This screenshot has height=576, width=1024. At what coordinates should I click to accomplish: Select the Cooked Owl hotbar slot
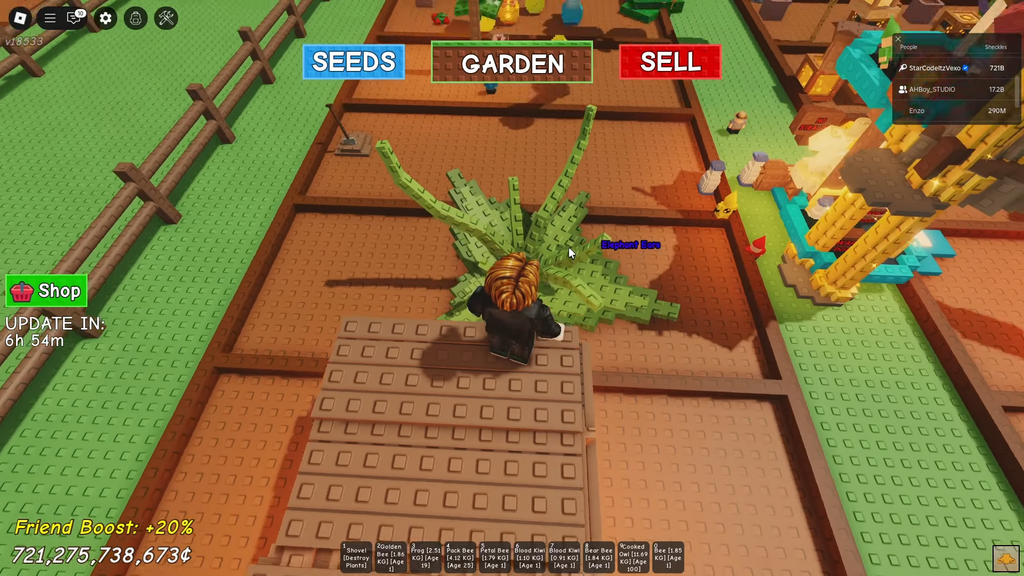click(x=633, y=557)
